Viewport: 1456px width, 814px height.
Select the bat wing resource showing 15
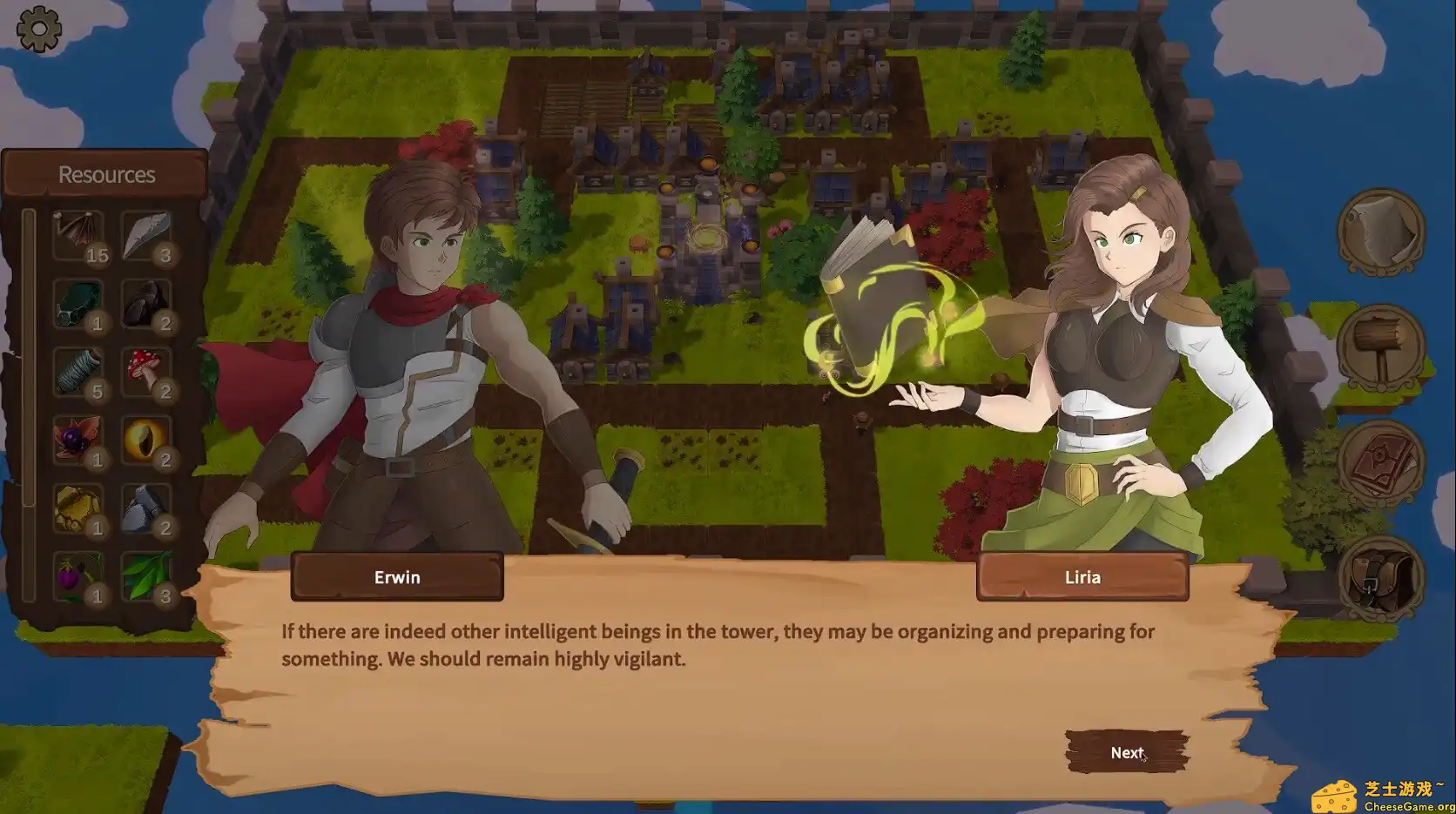(77, 233)
